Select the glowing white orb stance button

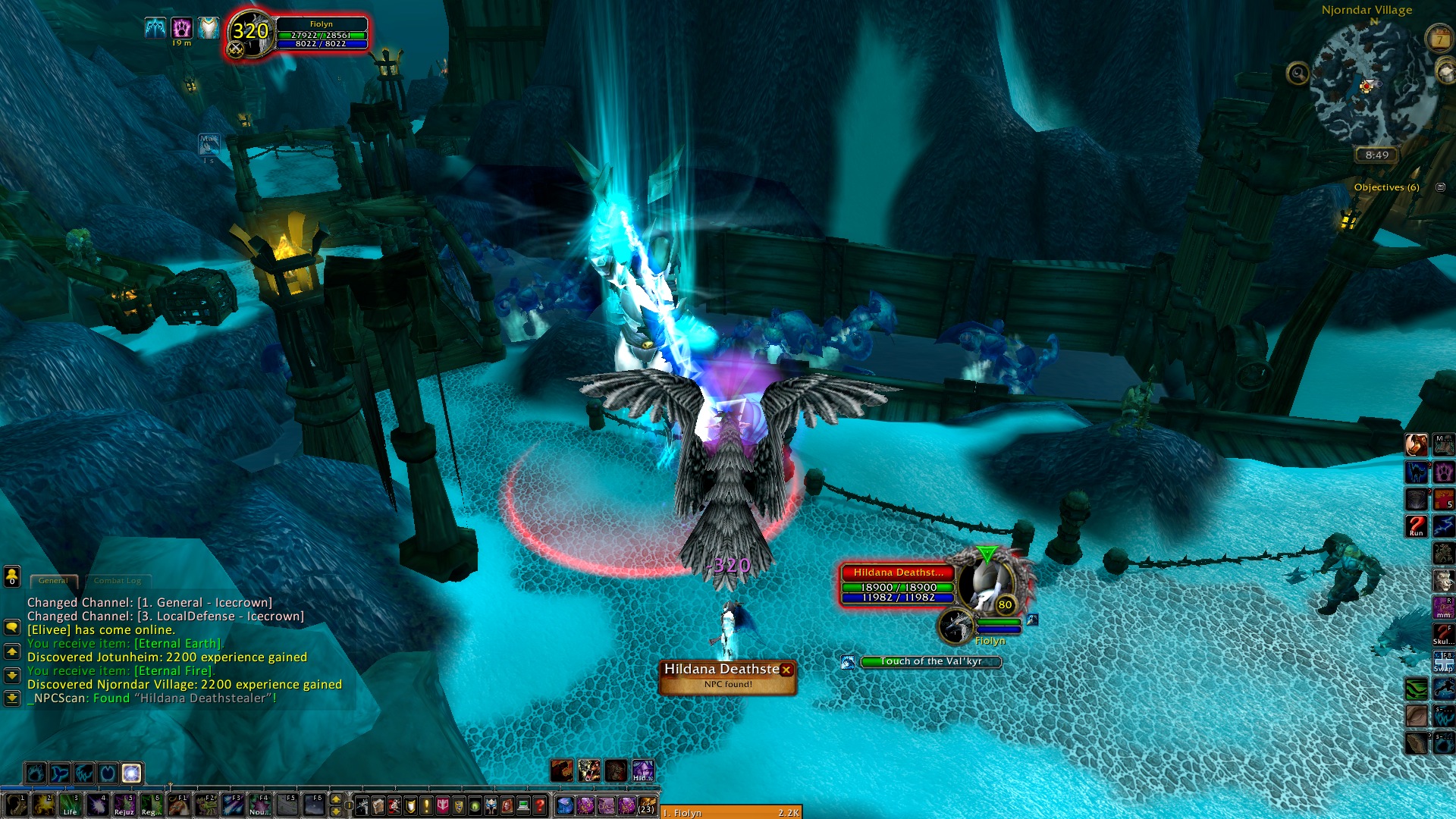pyautogui.click(x=131, y=773)
